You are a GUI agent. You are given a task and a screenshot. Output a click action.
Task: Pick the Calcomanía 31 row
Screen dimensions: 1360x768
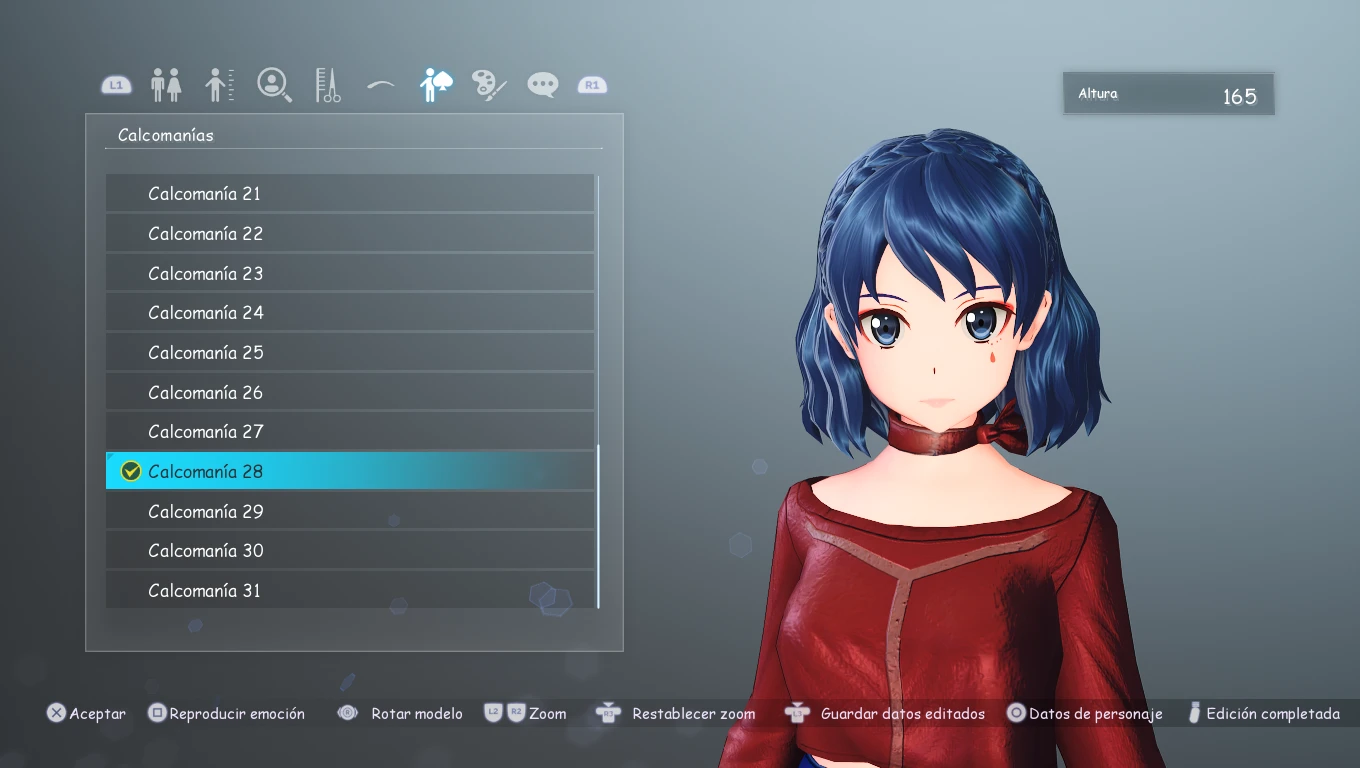click(350, 590)
